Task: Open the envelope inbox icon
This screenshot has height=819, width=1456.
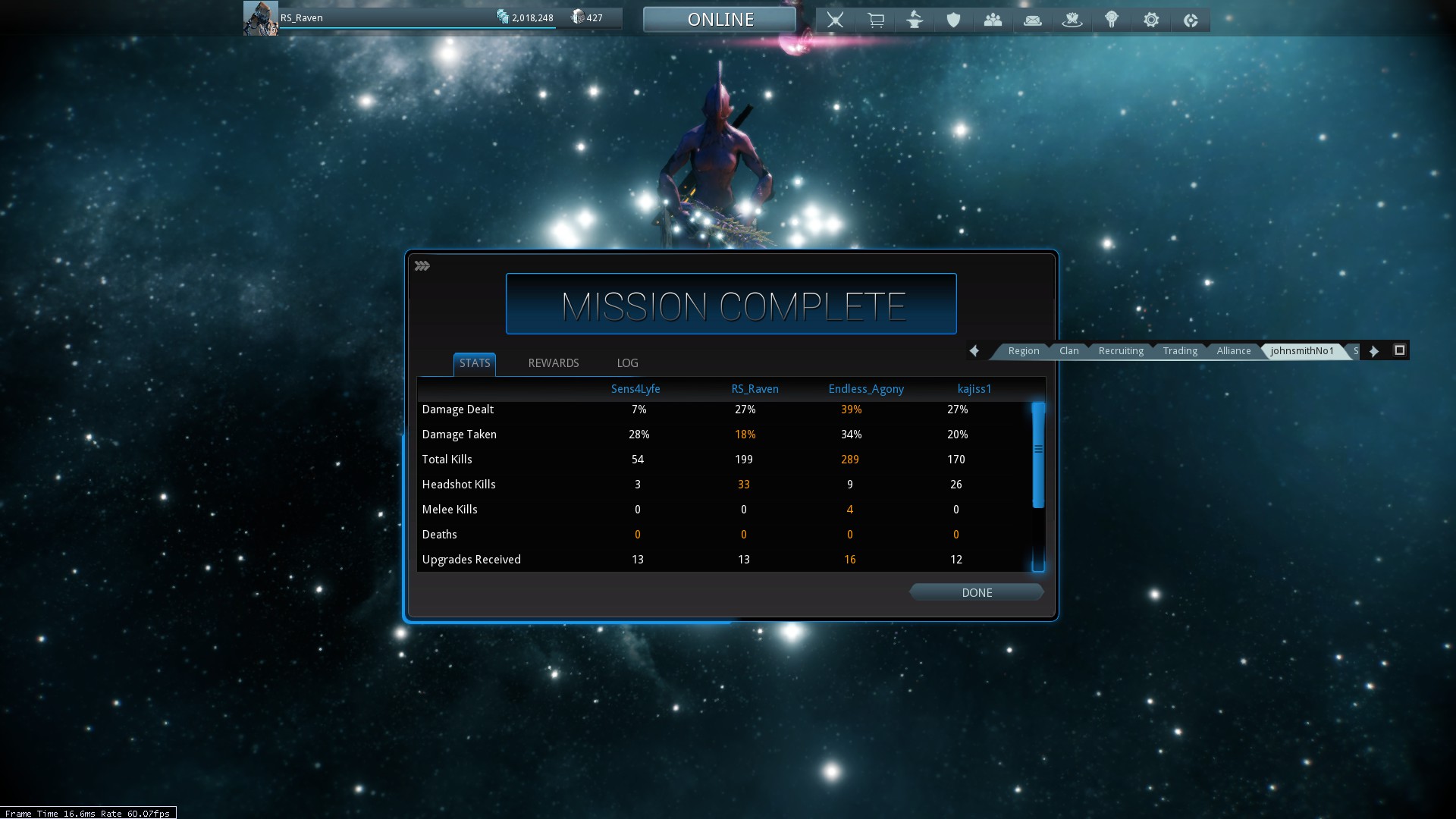Action: point(1032,20)
